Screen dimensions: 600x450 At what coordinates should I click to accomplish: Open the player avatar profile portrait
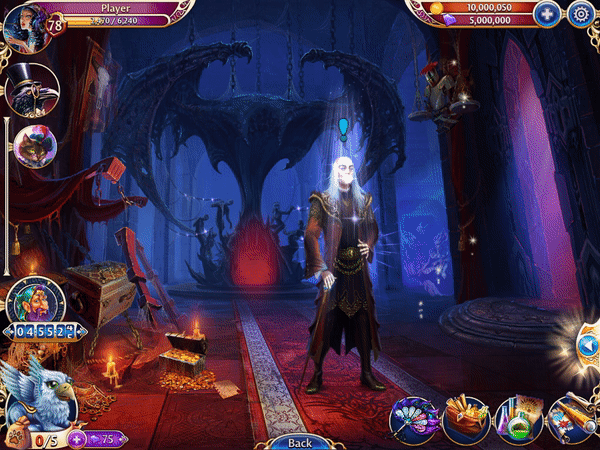coord(24,27)
